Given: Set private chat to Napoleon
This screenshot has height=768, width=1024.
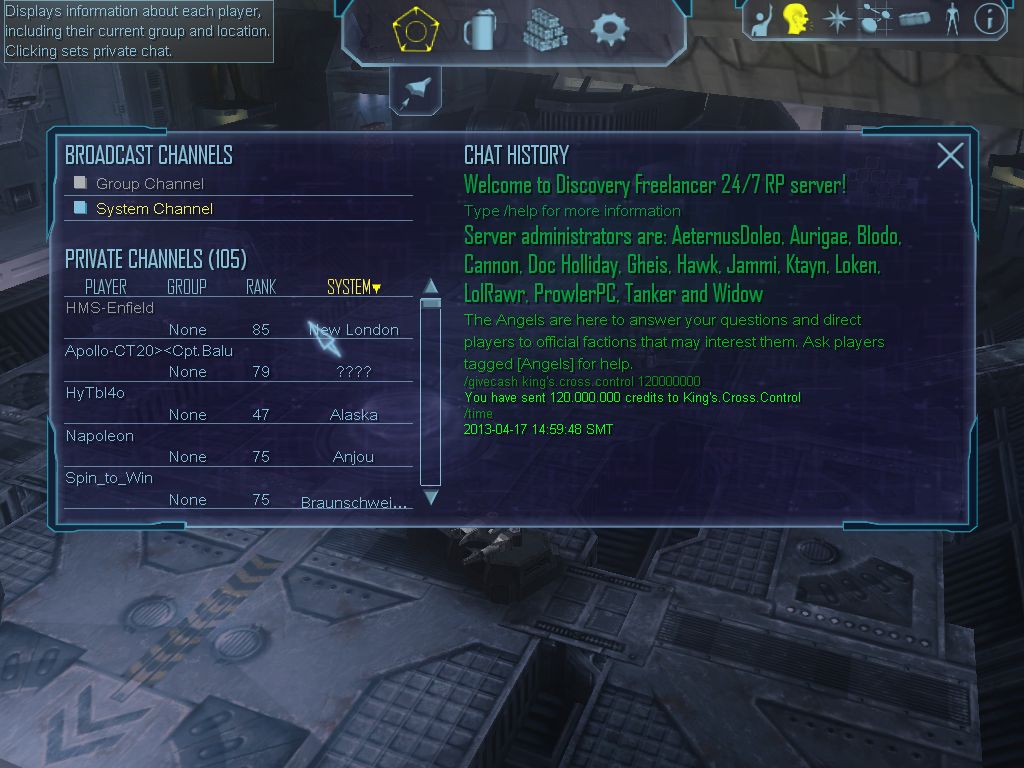Looking at the screenshot, I should pyautogui.click(x=99, y=436).
